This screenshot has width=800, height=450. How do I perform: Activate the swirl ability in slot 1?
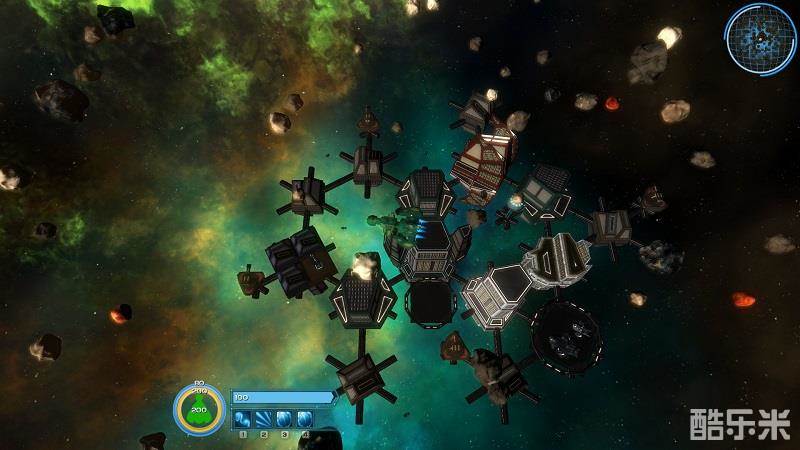point(243,419)
